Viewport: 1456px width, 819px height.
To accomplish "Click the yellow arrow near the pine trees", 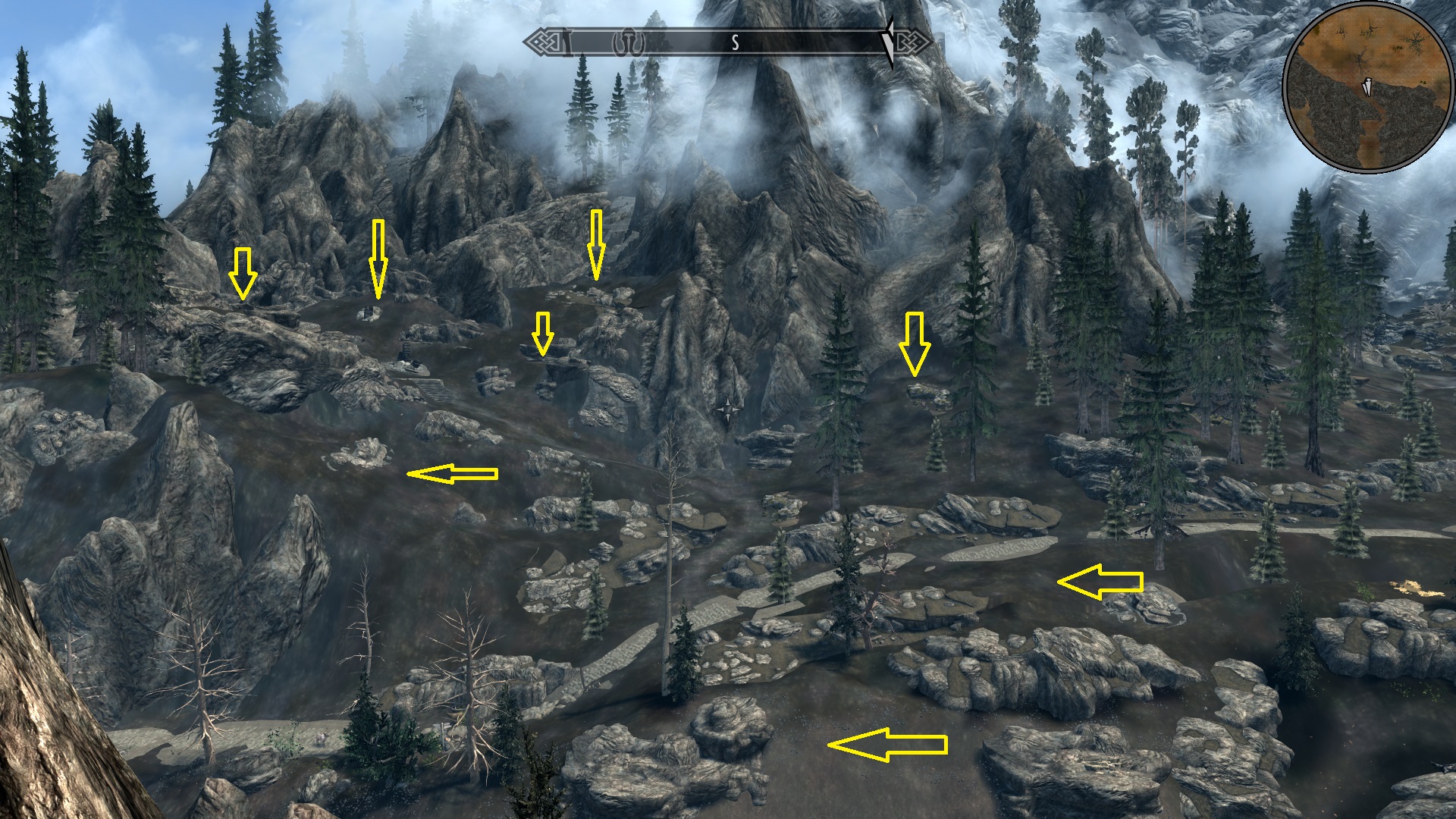I will pos(915,345).
